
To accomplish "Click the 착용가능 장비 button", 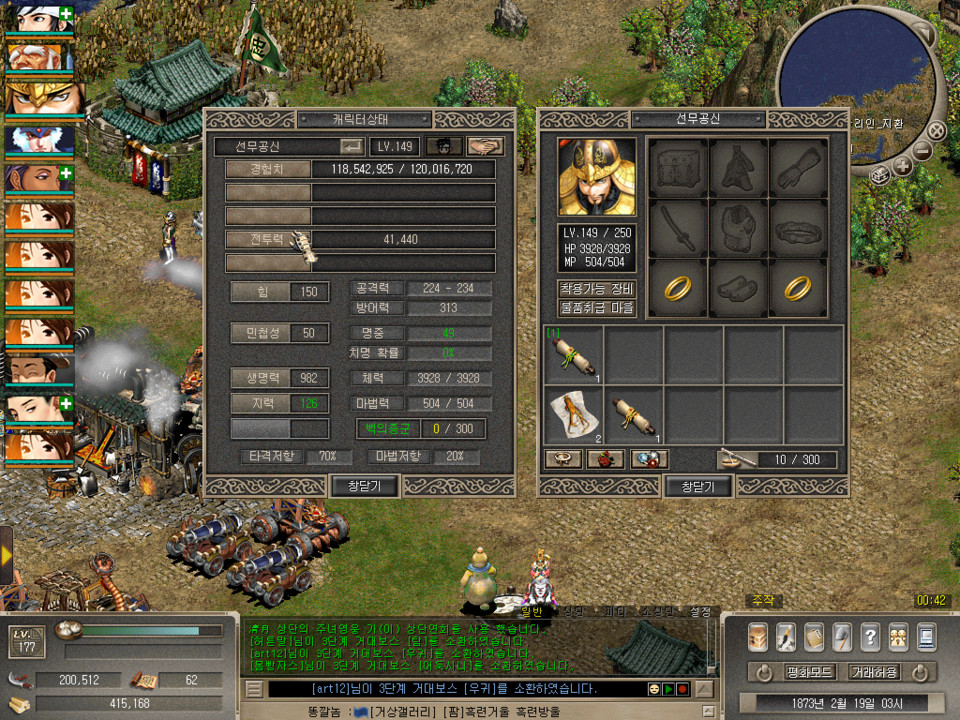I will 597,289.
